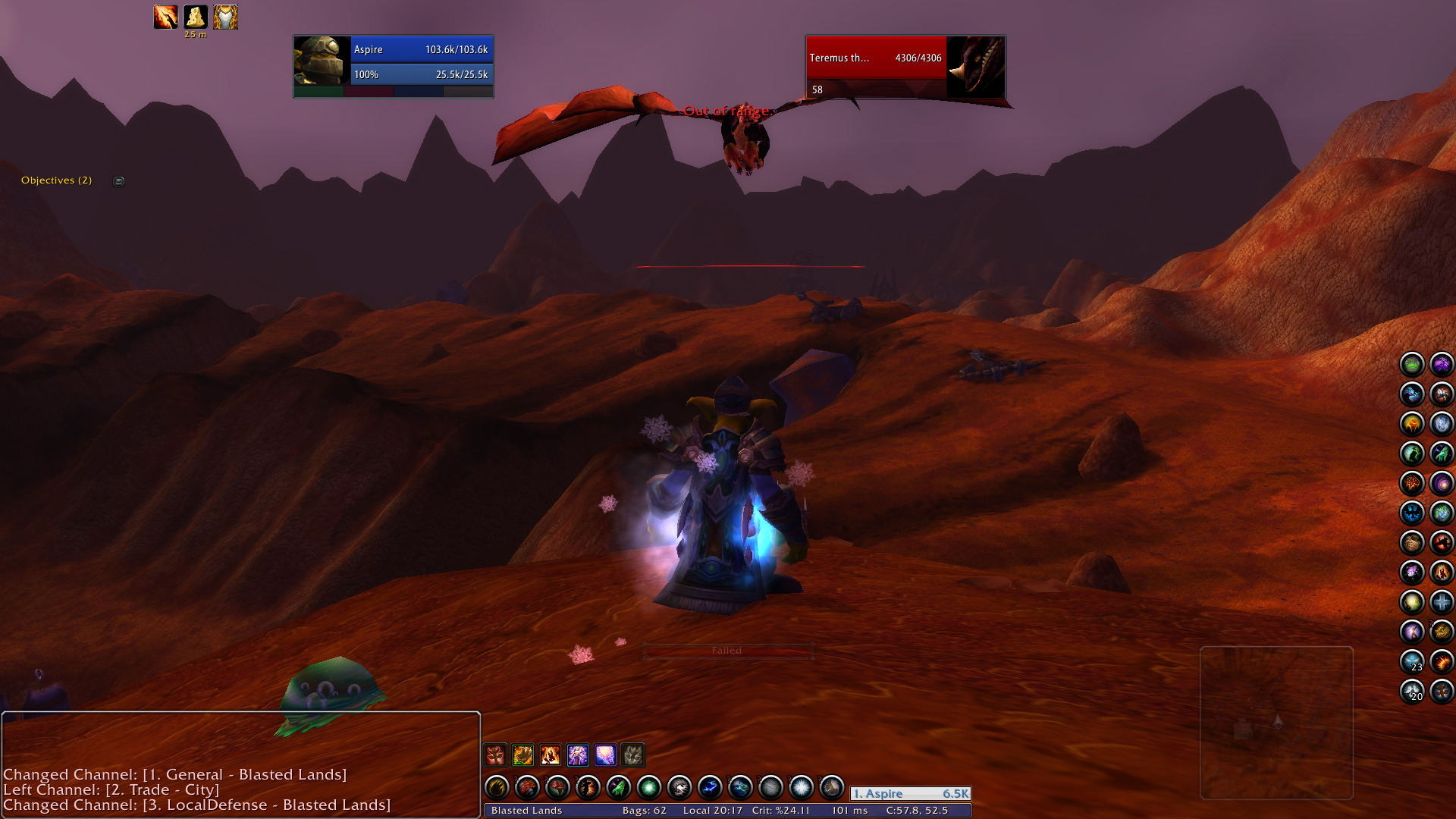Activate the burning figure stance icon

point(551,755)
